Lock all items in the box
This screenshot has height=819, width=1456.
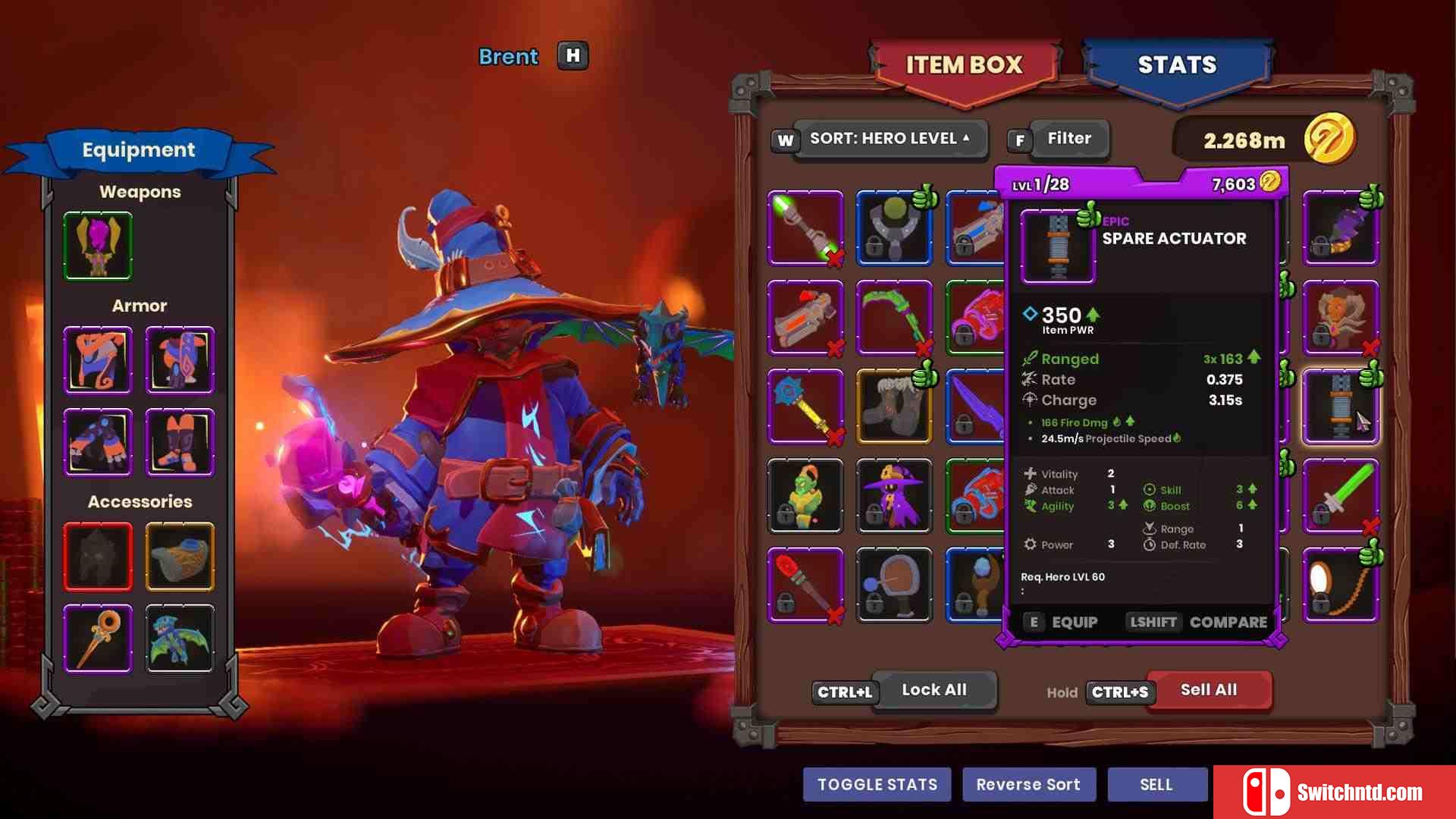click(934, 690)
